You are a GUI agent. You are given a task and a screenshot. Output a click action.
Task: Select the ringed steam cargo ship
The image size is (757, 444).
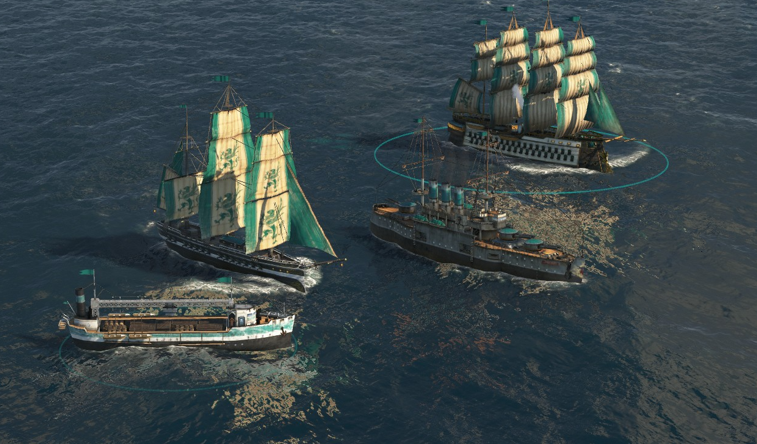tap(180, 323)
